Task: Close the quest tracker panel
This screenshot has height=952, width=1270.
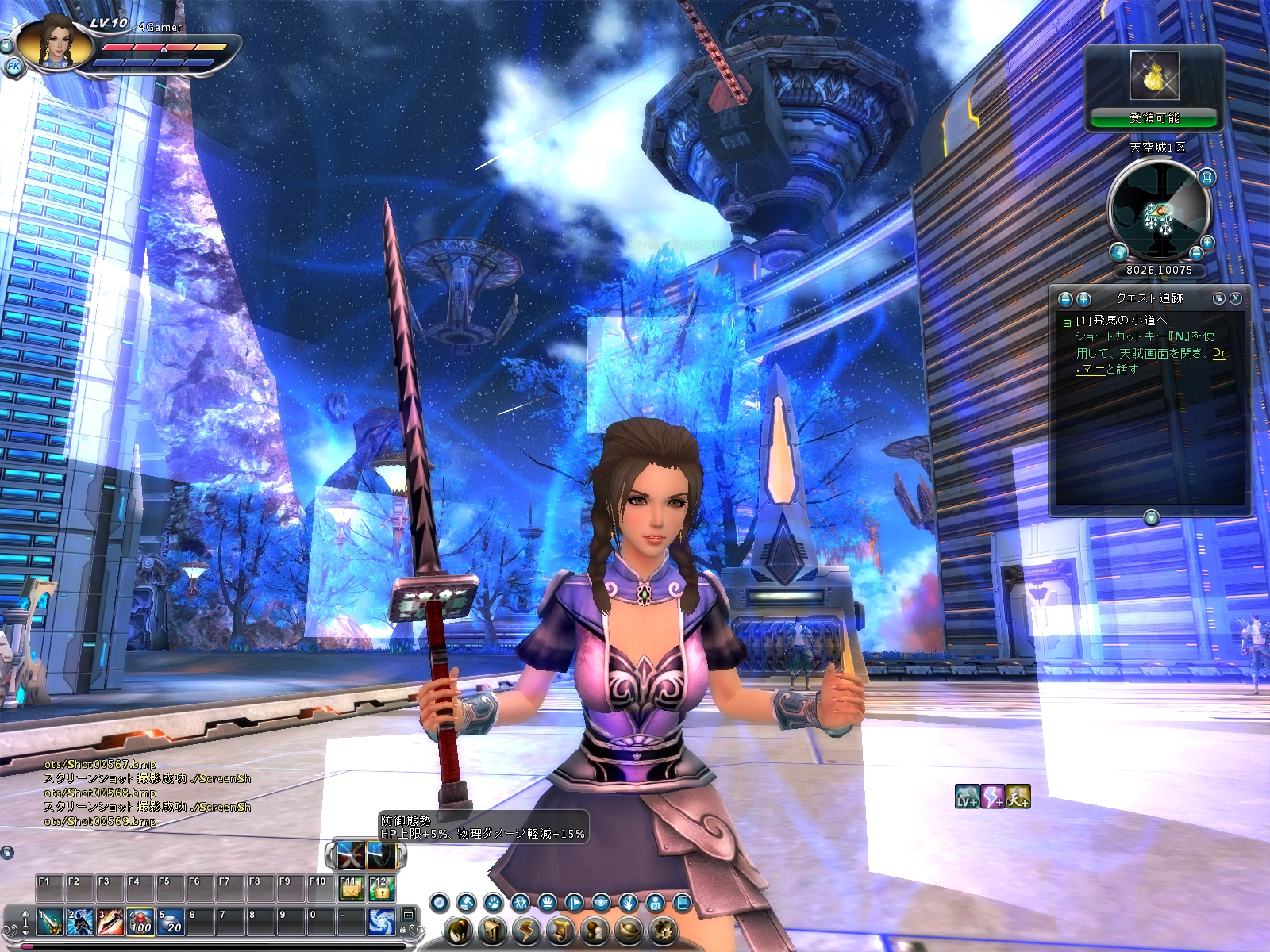Action: (x=1236, y=298)
